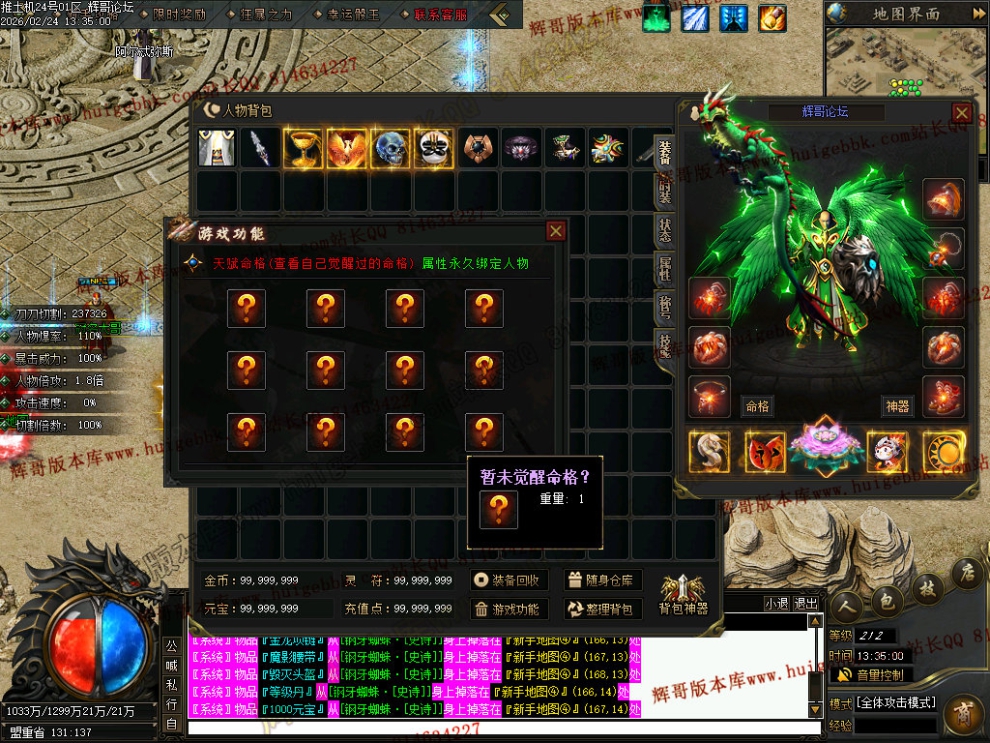Close the 游戏功能 window

click(x=556, y=232)
